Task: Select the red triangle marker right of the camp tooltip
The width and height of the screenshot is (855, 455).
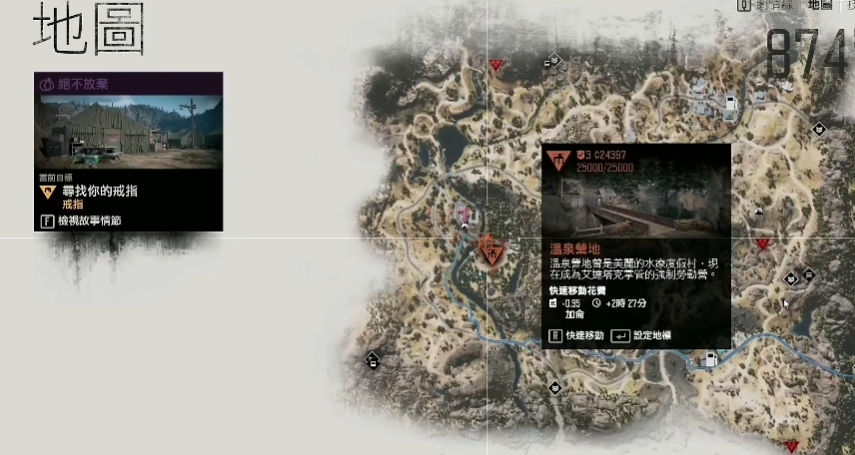Action: tap(764, 244)
